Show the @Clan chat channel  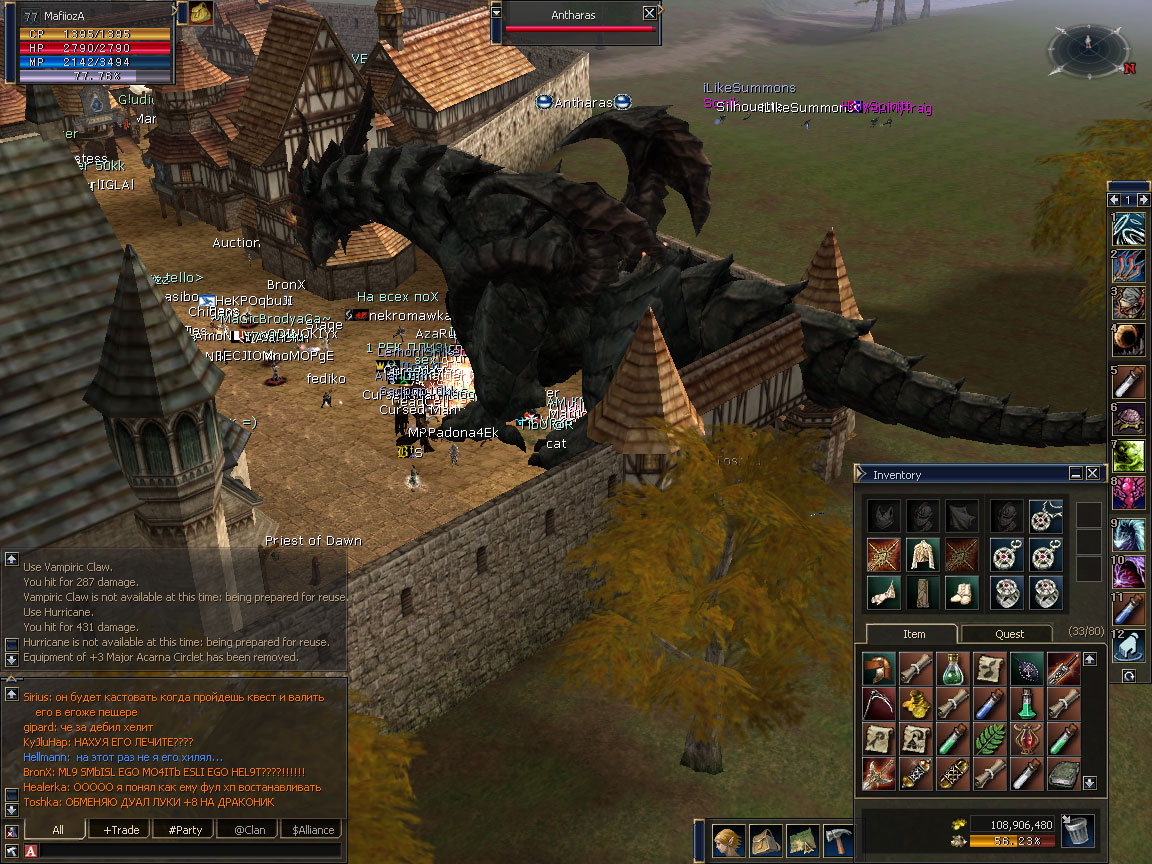pyautogui.click(x=249, y=830)
